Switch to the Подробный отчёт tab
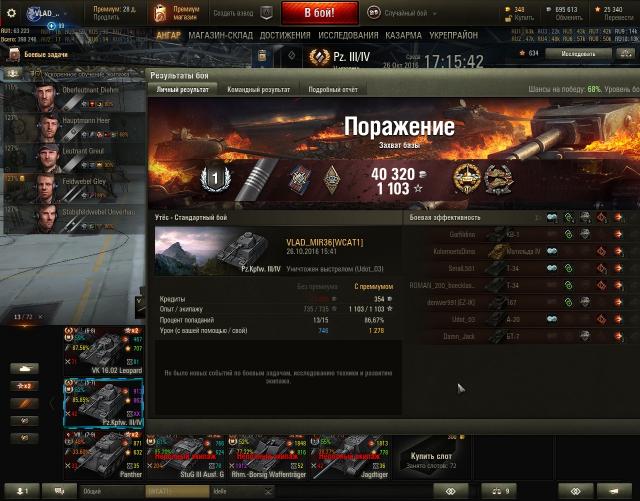 [332, 90]
